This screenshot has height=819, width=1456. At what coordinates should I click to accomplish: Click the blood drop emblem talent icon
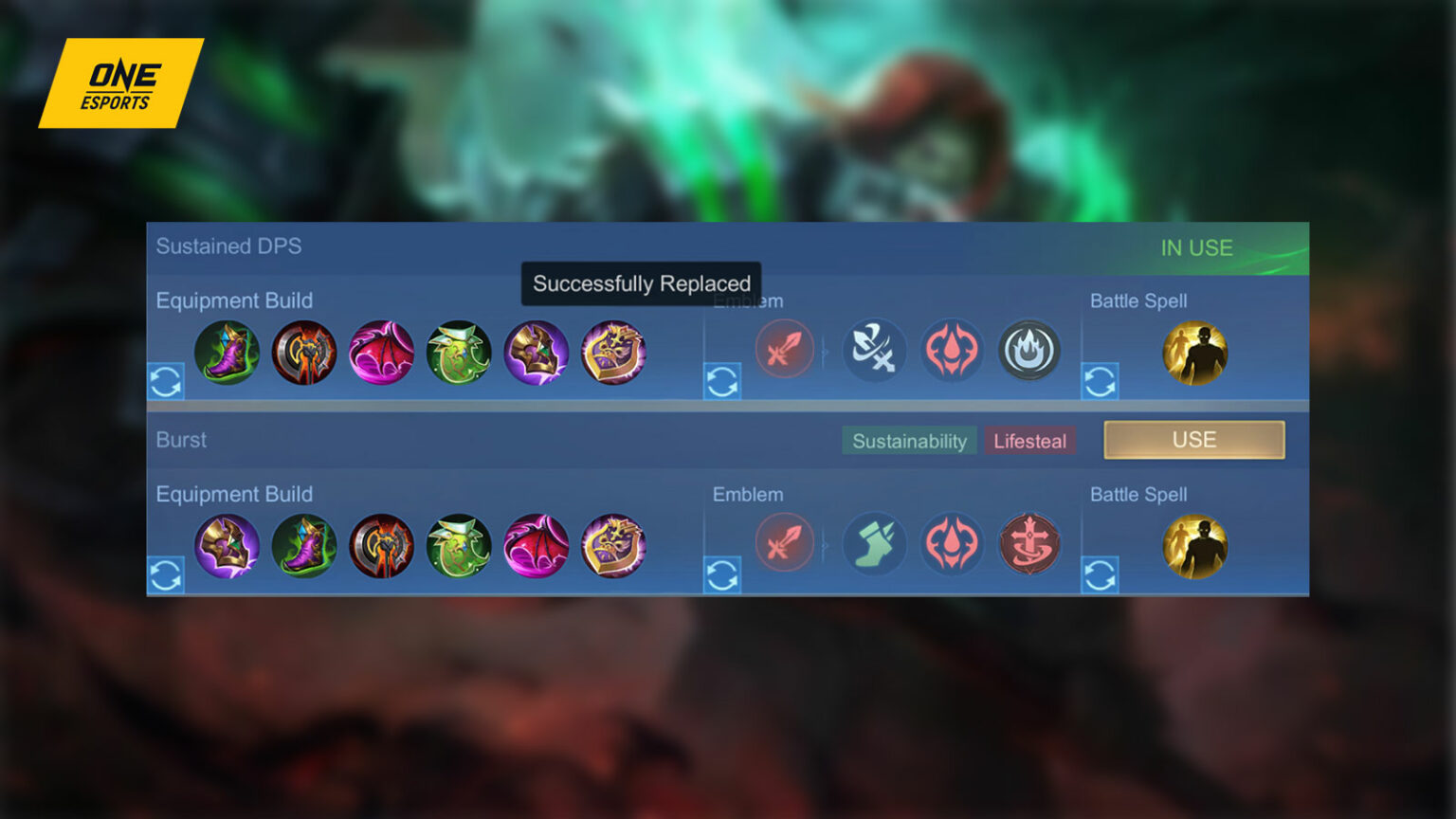953,351
